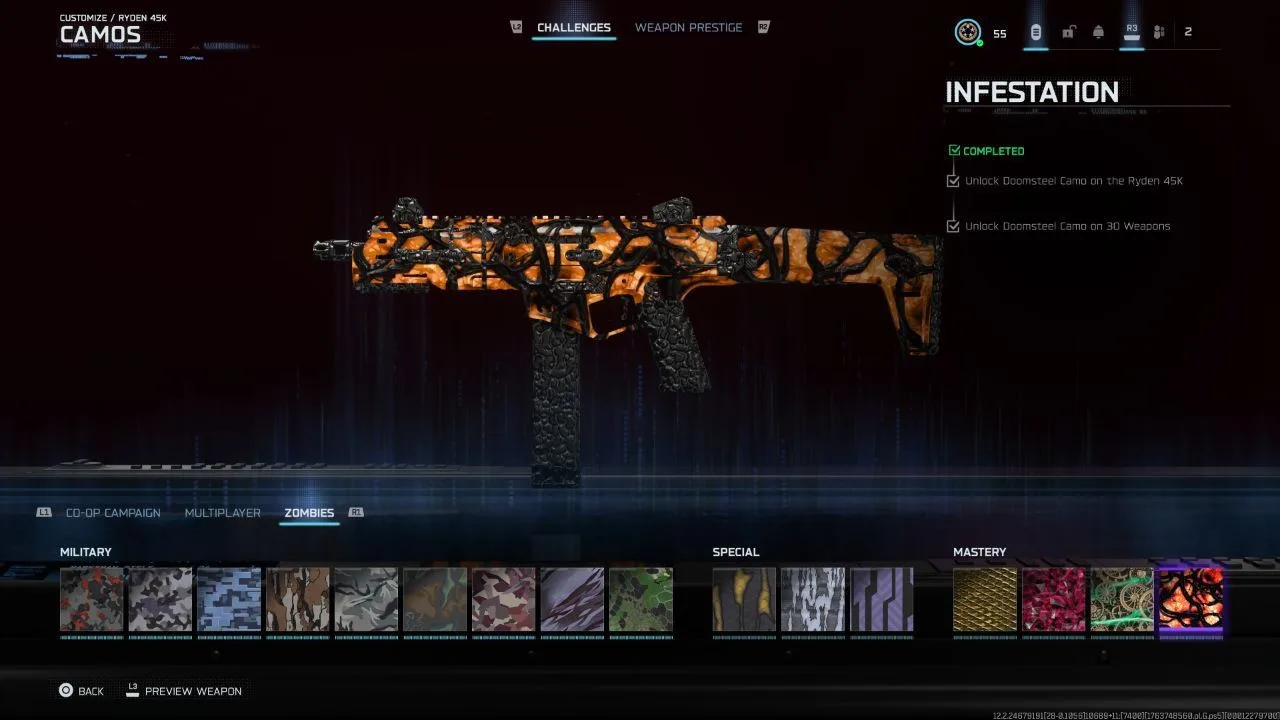
Task: Pick the blue digital pixel camo
Action: click(x=229, y=600)
